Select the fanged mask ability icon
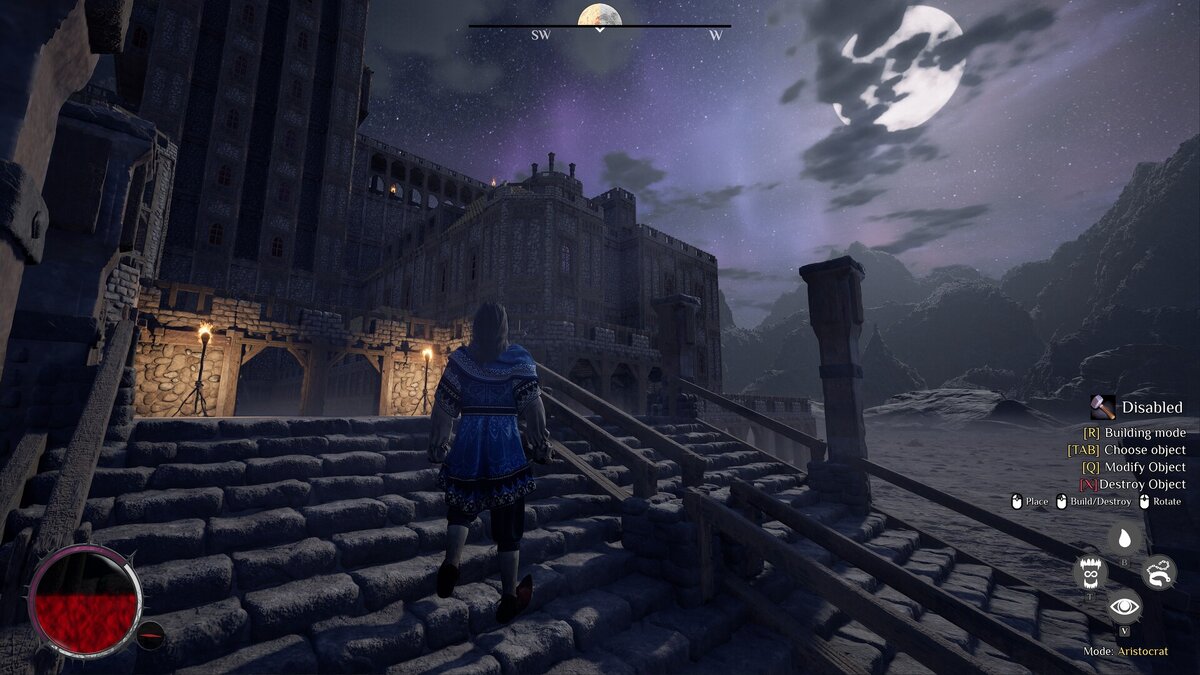 pyautogui.click(x=1090, y=573)
